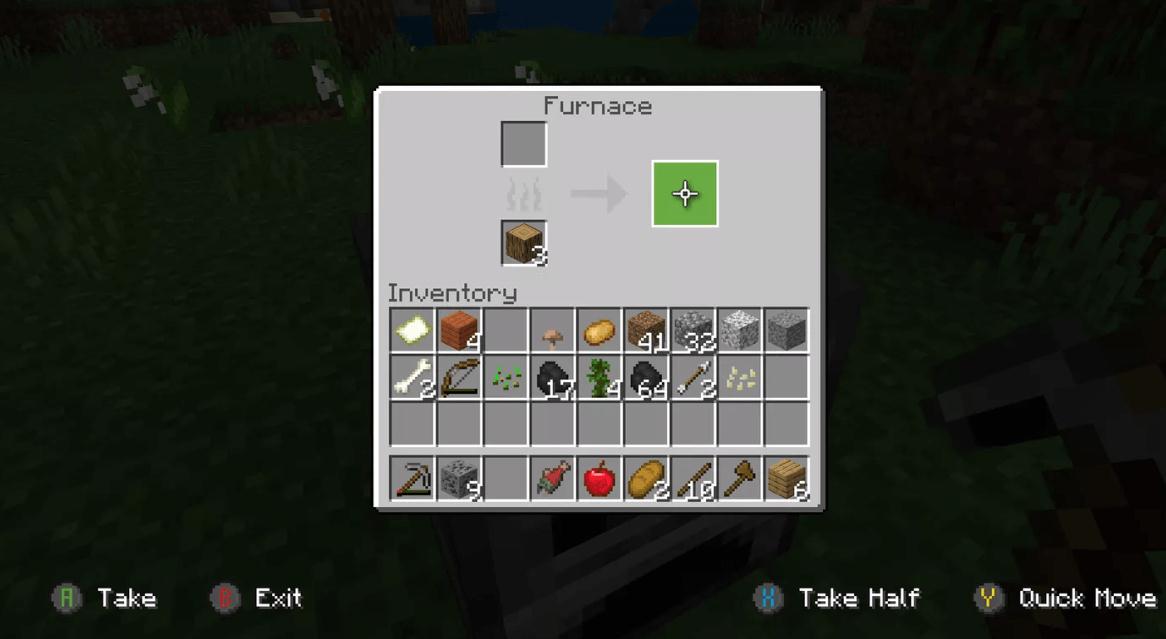1166x639 pixels.
Task: Pick up the 32 cobblestone stack
Action: click(x=693, y=331)
